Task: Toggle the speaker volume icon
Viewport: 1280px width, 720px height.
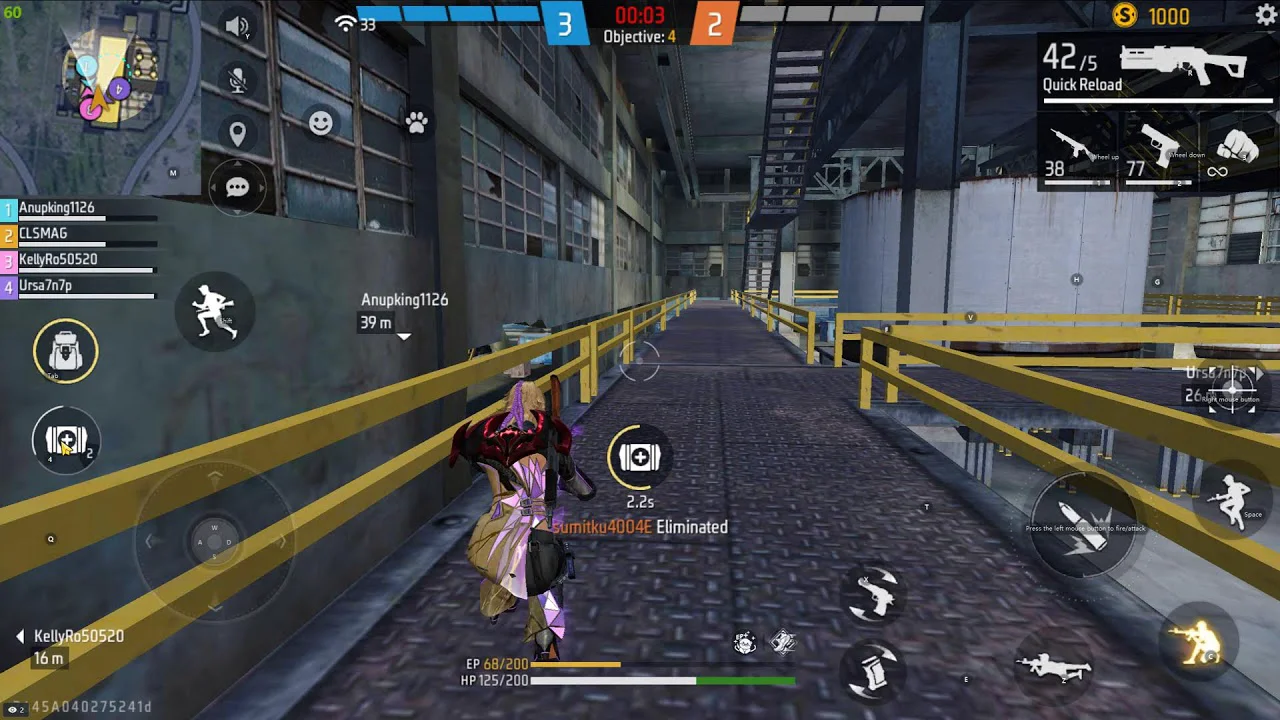Action: click(x=237, y=27)
